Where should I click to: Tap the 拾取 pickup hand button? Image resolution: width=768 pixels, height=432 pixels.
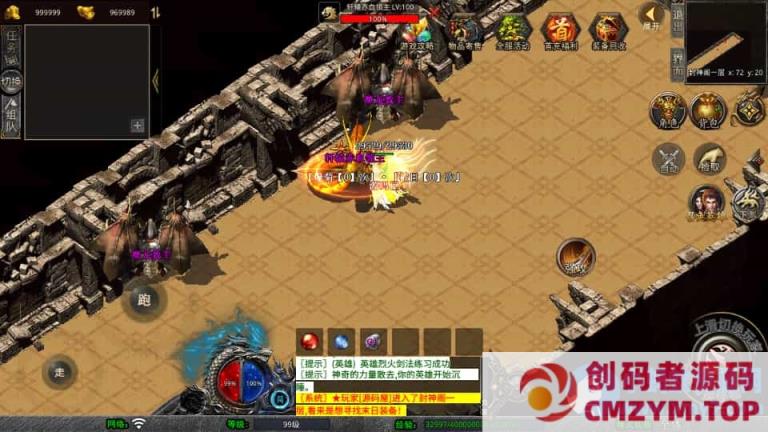[x=709, y=157]
